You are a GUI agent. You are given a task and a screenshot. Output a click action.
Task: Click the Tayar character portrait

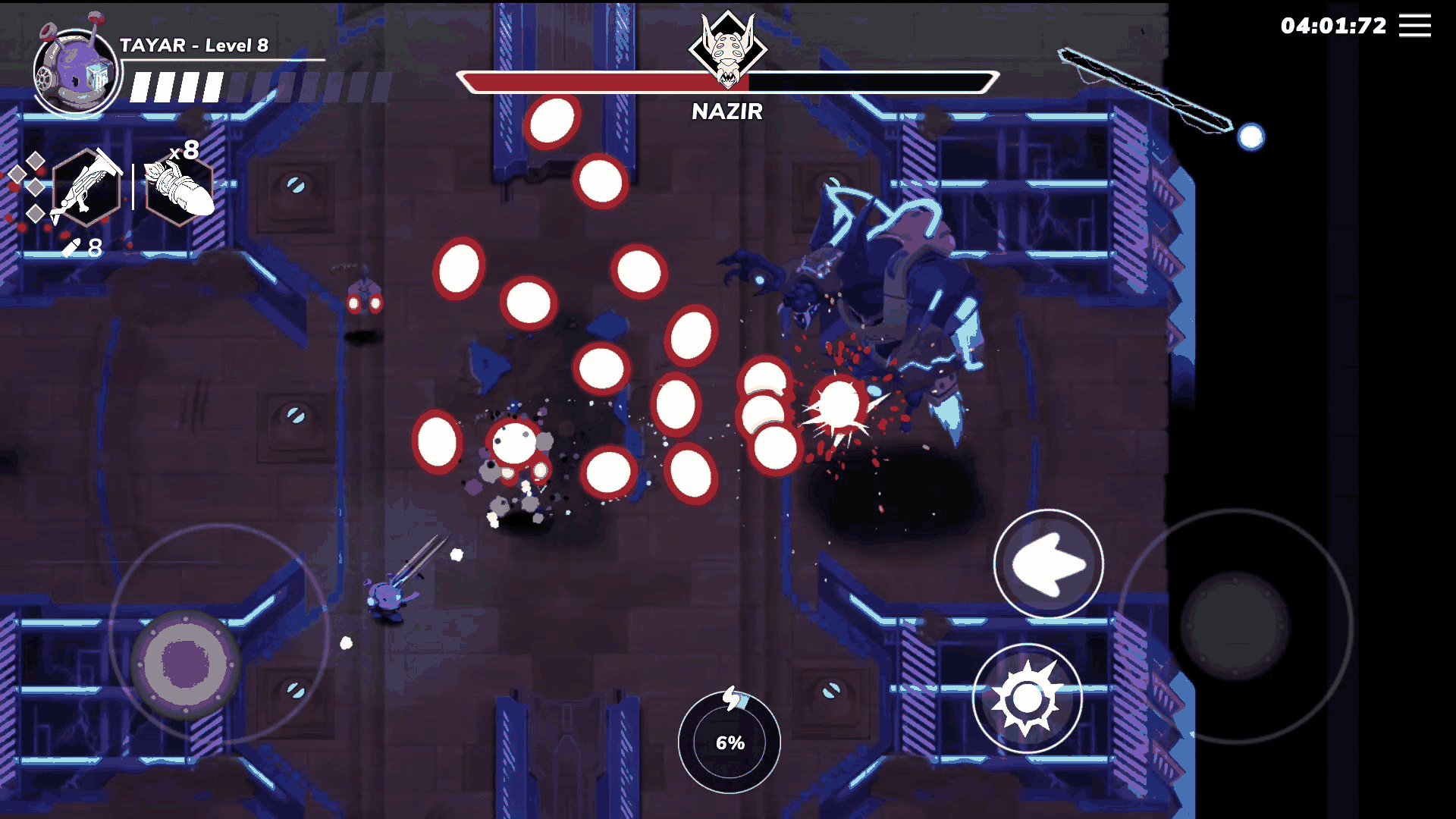tap(75, 72)
